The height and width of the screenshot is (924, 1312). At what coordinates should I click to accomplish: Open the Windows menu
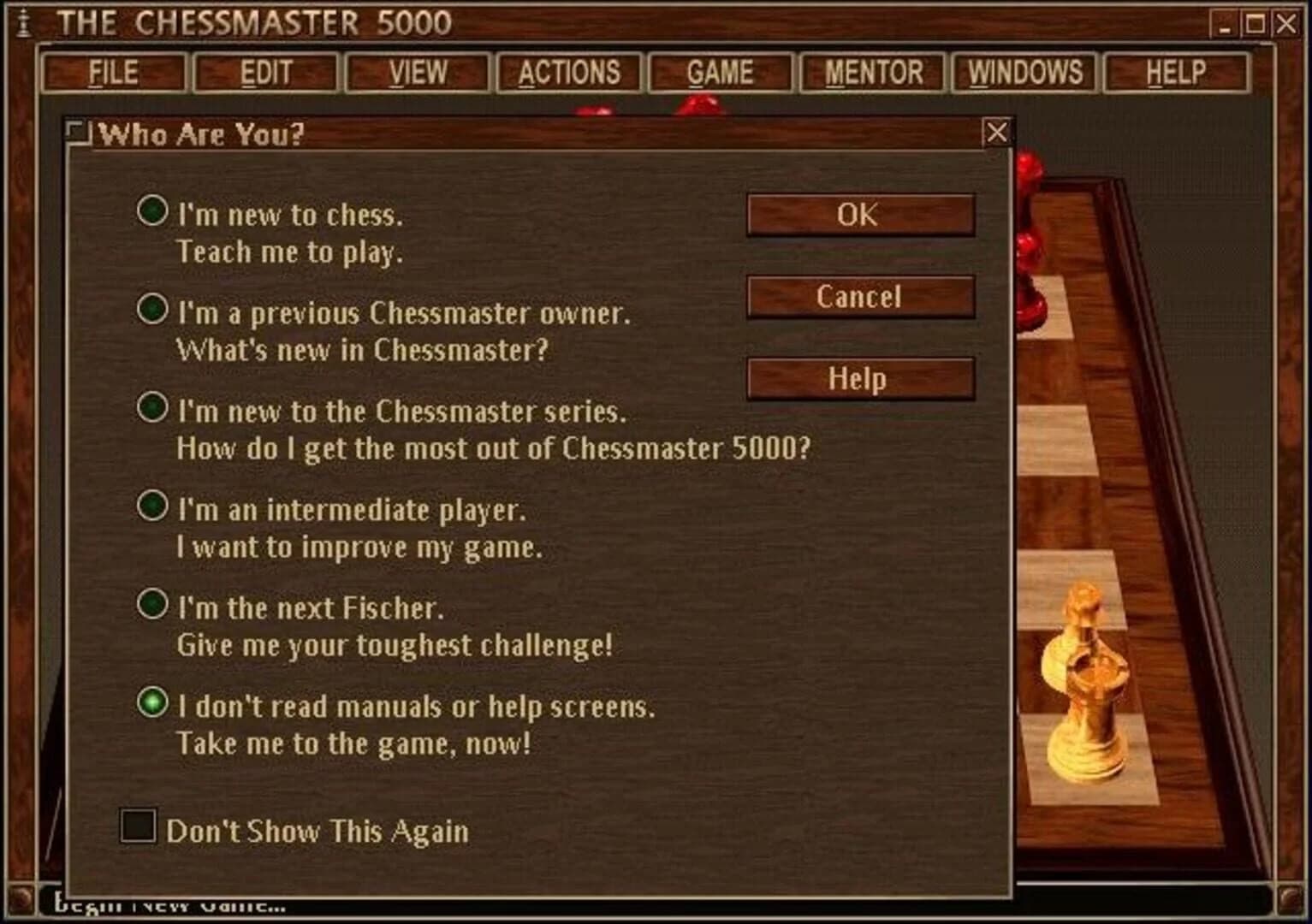[x=1024, y=73]
